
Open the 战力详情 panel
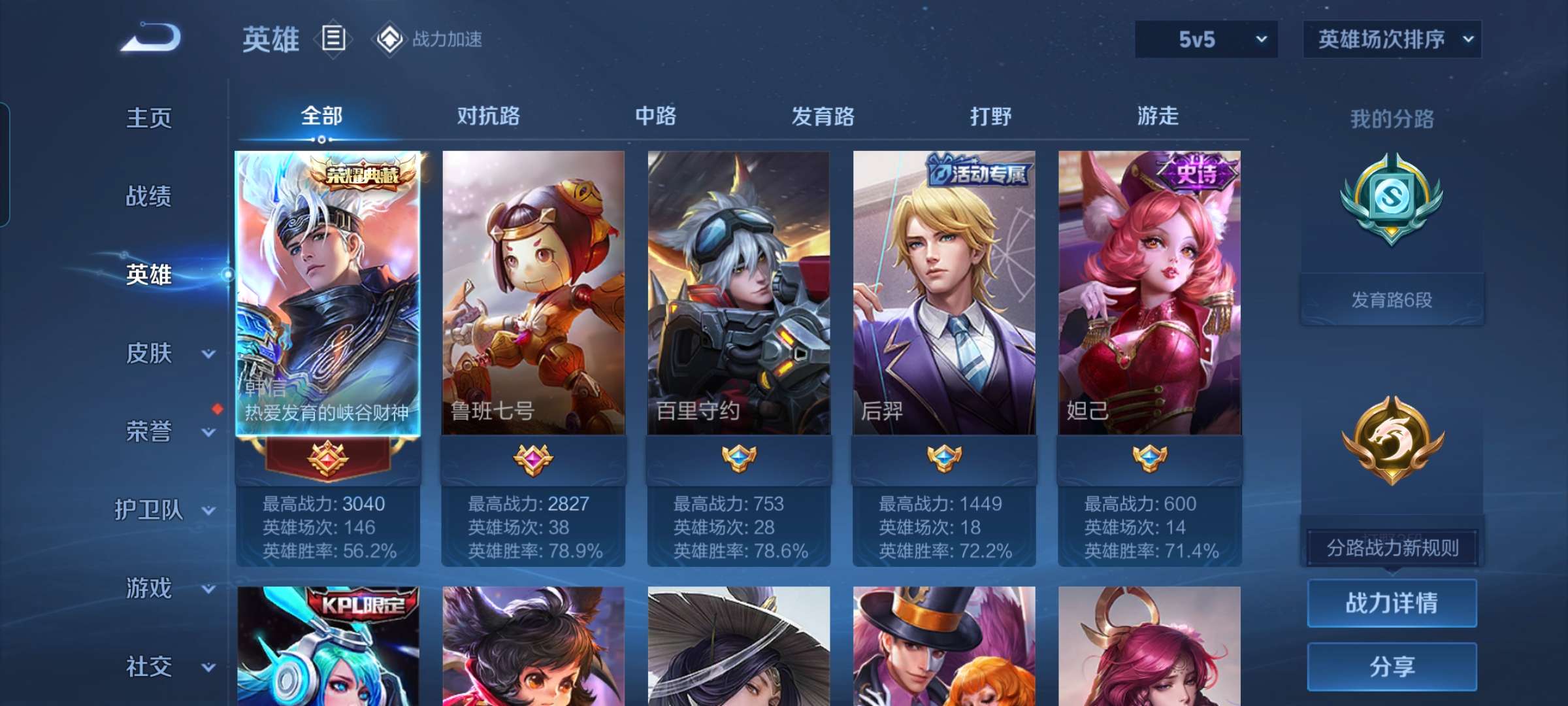[1392, 603]
